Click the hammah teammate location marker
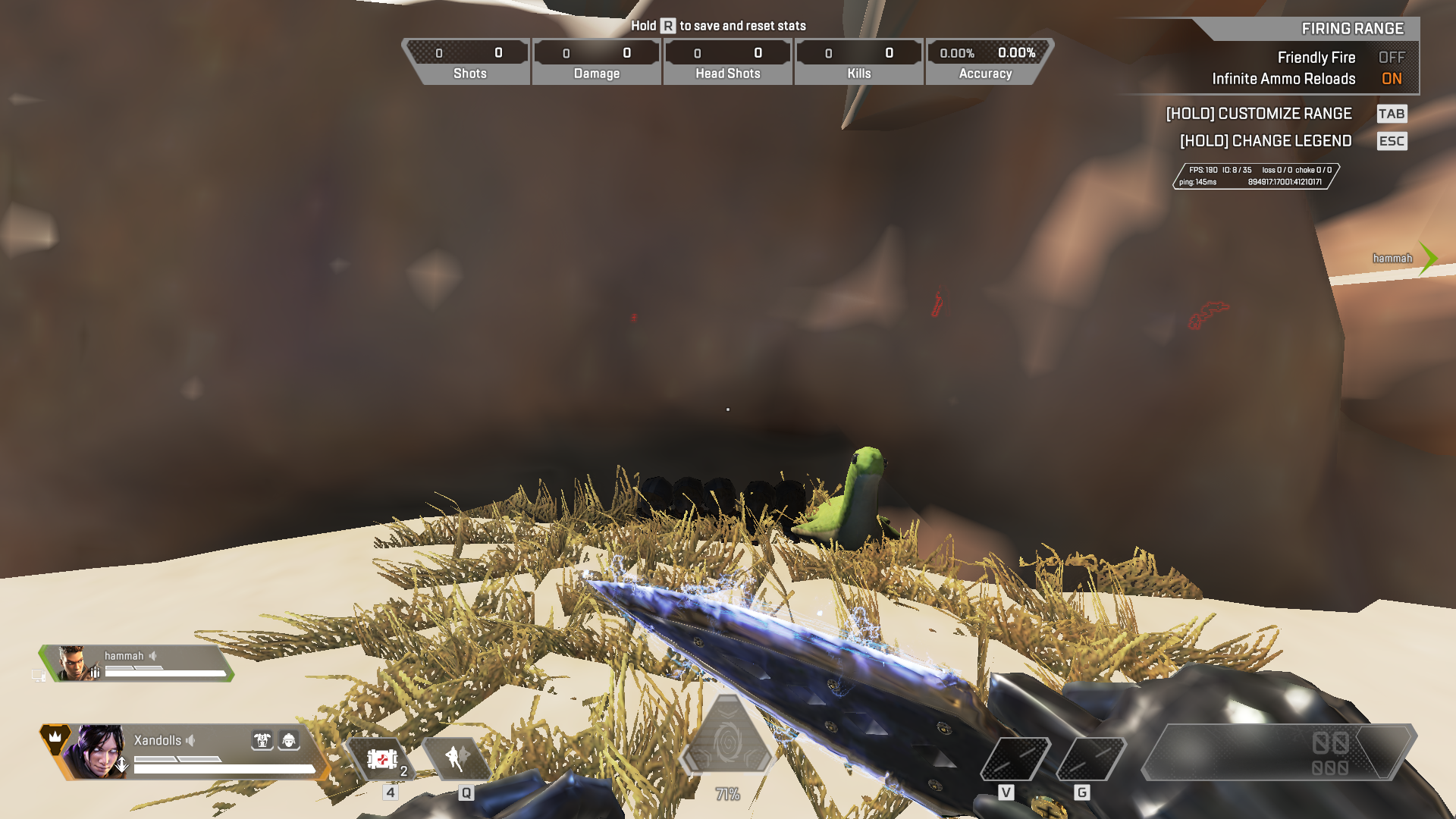 coord(1427,258)
